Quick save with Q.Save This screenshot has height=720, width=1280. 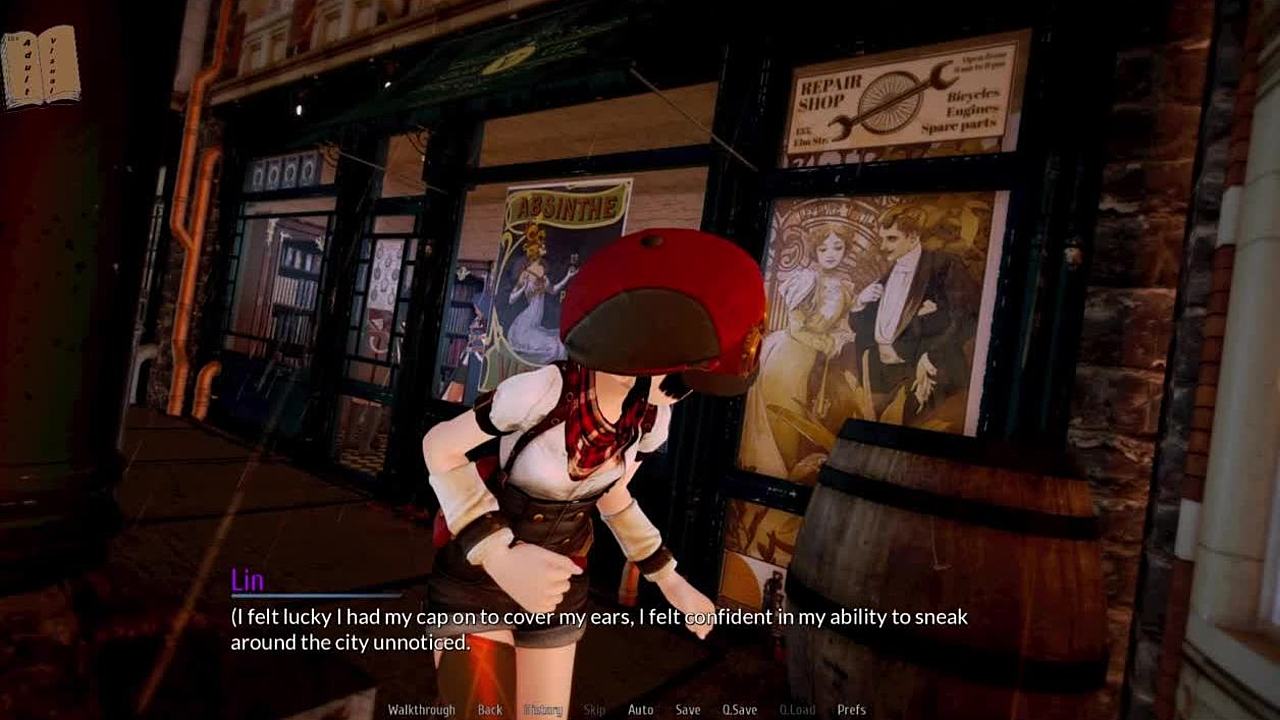[x=740, y=710]
